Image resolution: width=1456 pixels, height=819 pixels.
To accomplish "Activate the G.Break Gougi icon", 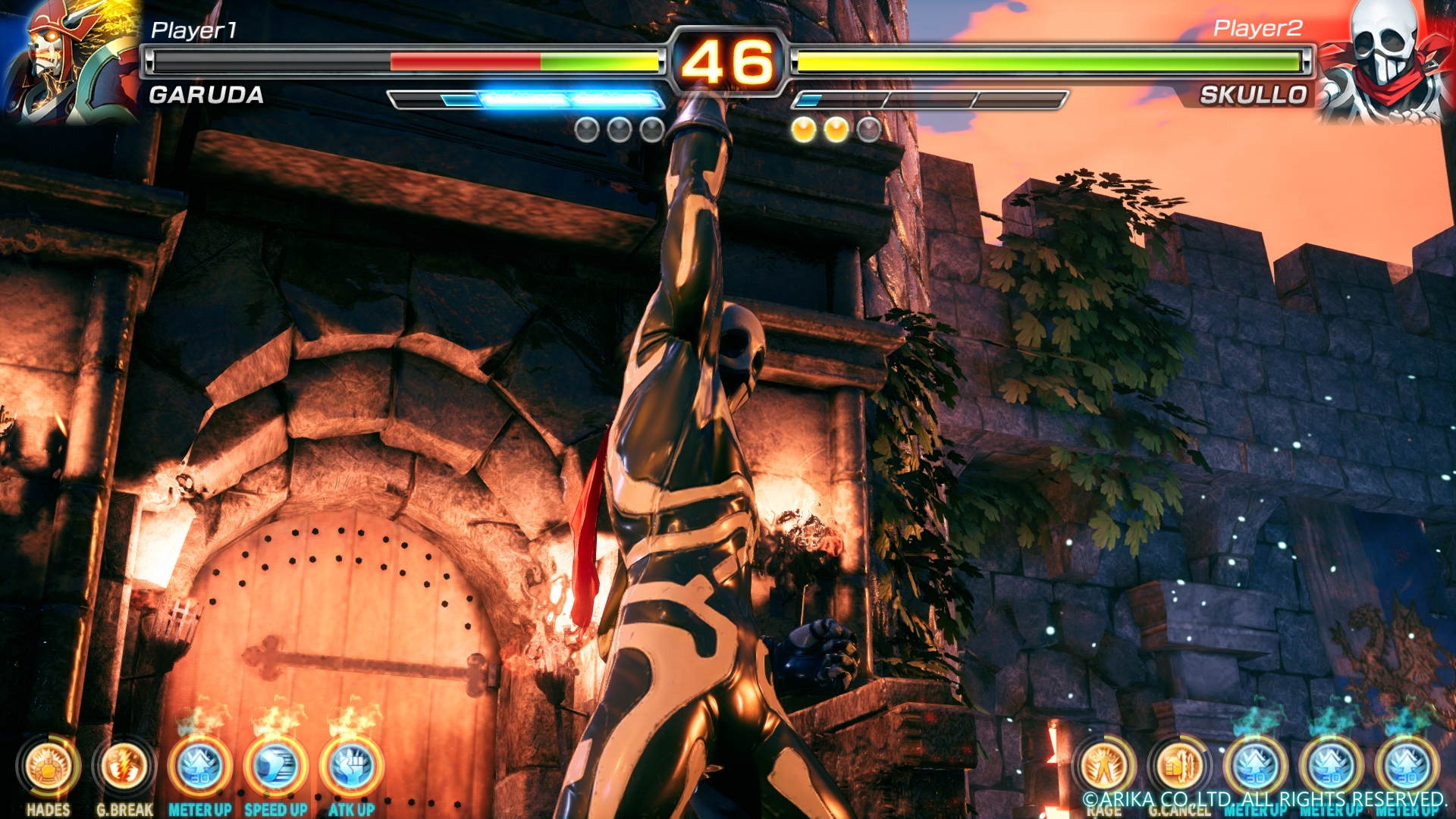I will (x=124, y=767).
